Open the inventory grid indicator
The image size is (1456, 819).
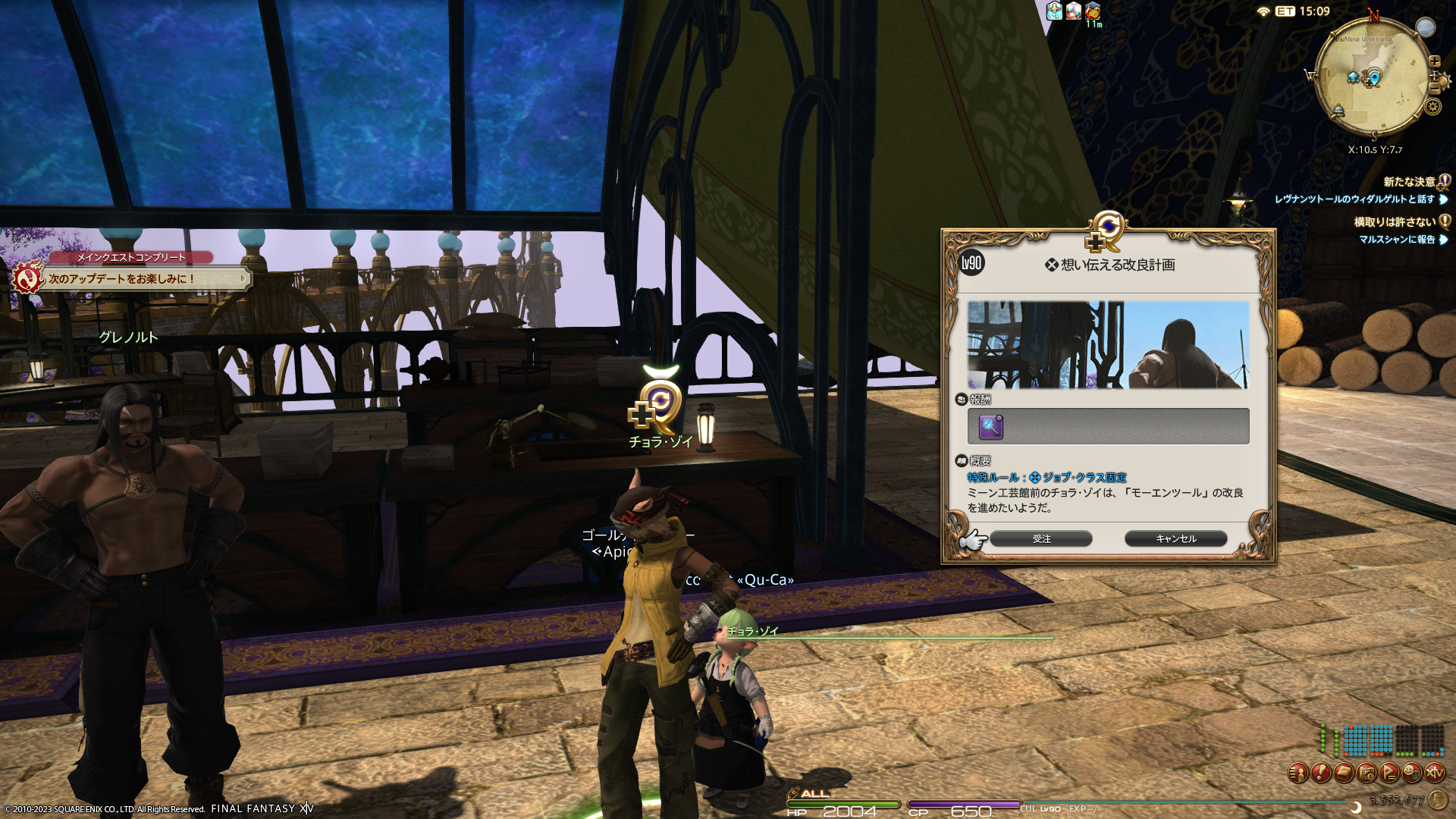(x=1380, y=740)
